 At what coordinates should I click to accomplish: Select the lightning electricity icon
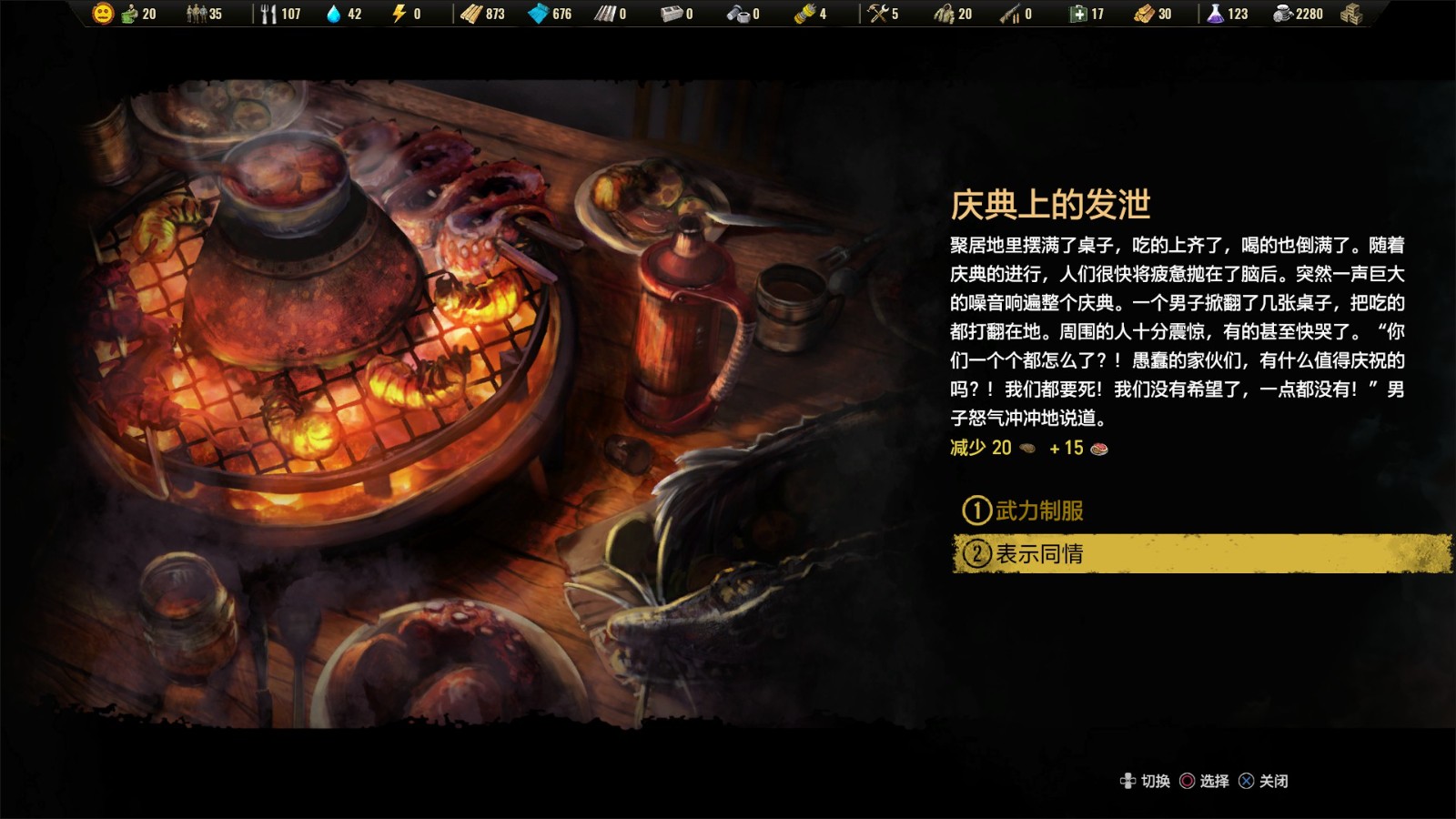point(398,14)
